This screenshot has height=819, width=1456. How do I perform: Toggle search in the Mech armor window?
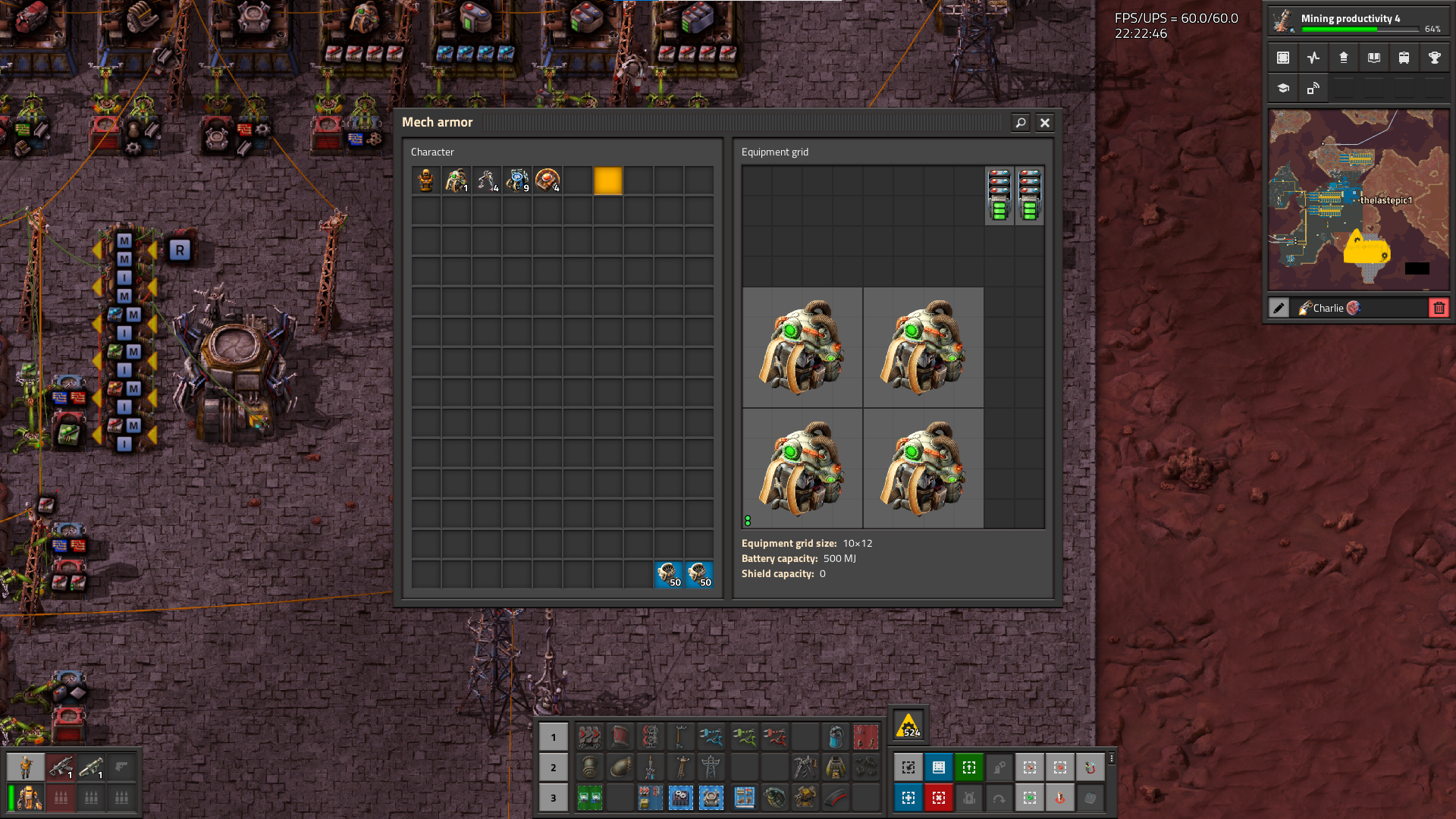1021,122
